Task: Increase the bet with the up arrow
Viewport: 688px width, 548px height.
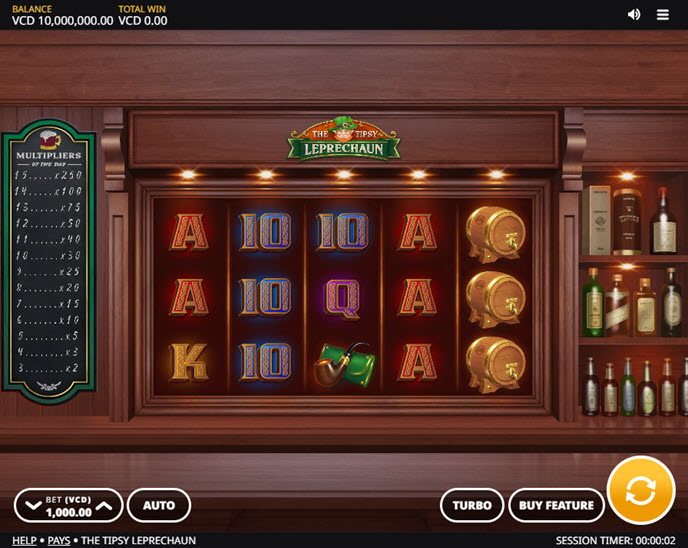Action: (x=104, y=506)
